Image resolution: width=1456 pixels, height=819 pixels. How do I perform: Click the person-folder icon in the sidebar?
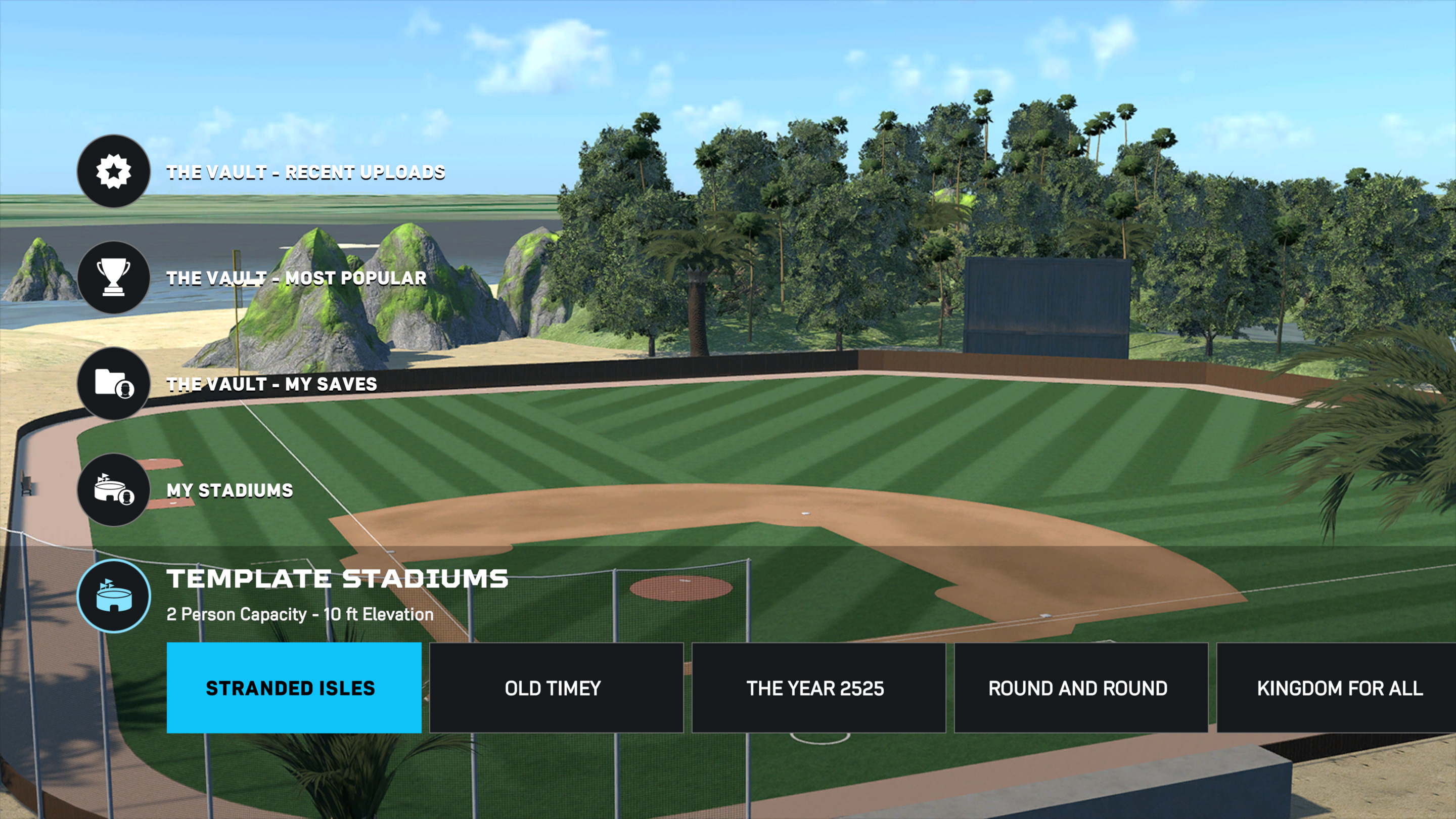113,384
